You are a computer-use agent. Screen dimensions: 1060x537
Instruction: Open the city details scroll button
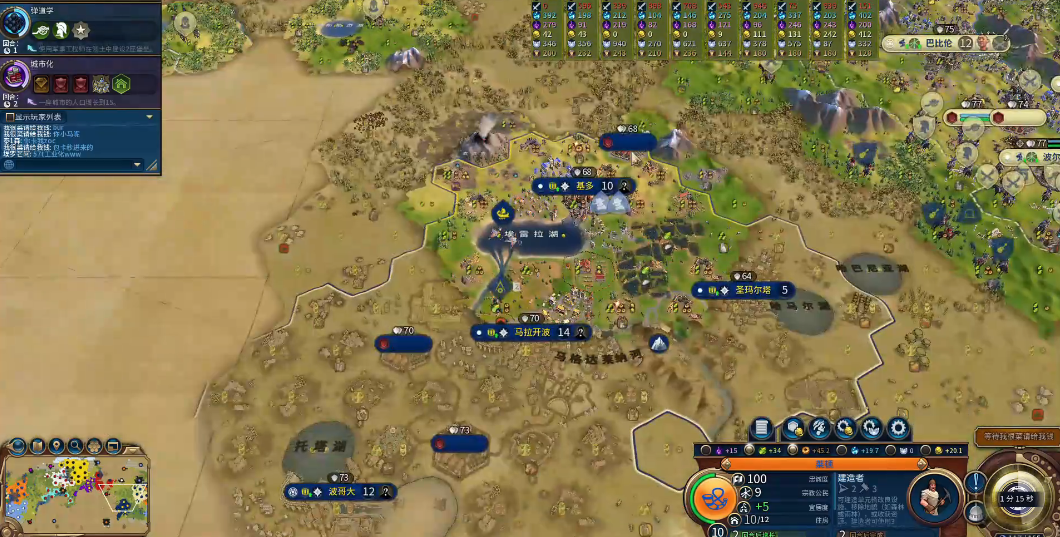(762, 428)
